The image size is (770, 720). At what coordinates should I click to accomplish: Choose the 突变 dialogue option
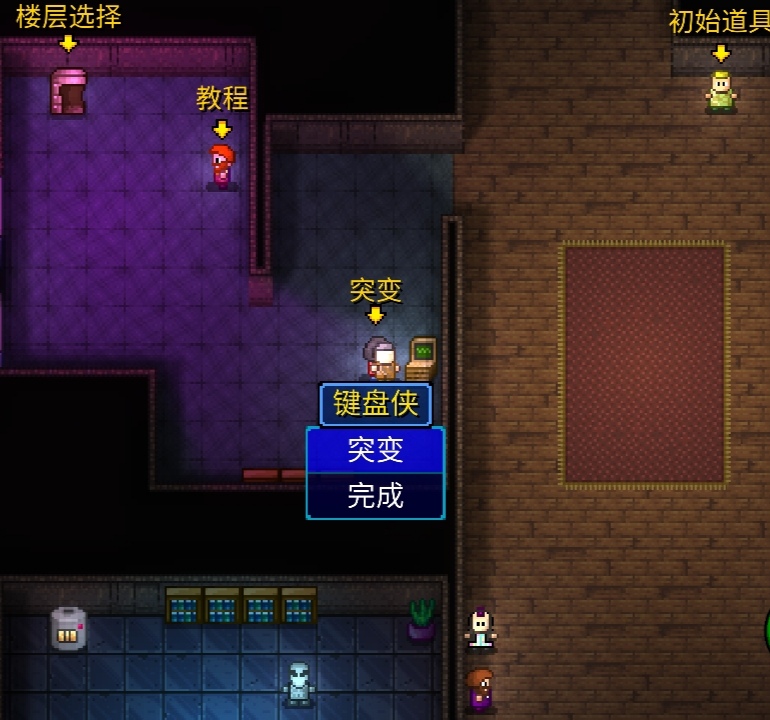coord(375,450)
